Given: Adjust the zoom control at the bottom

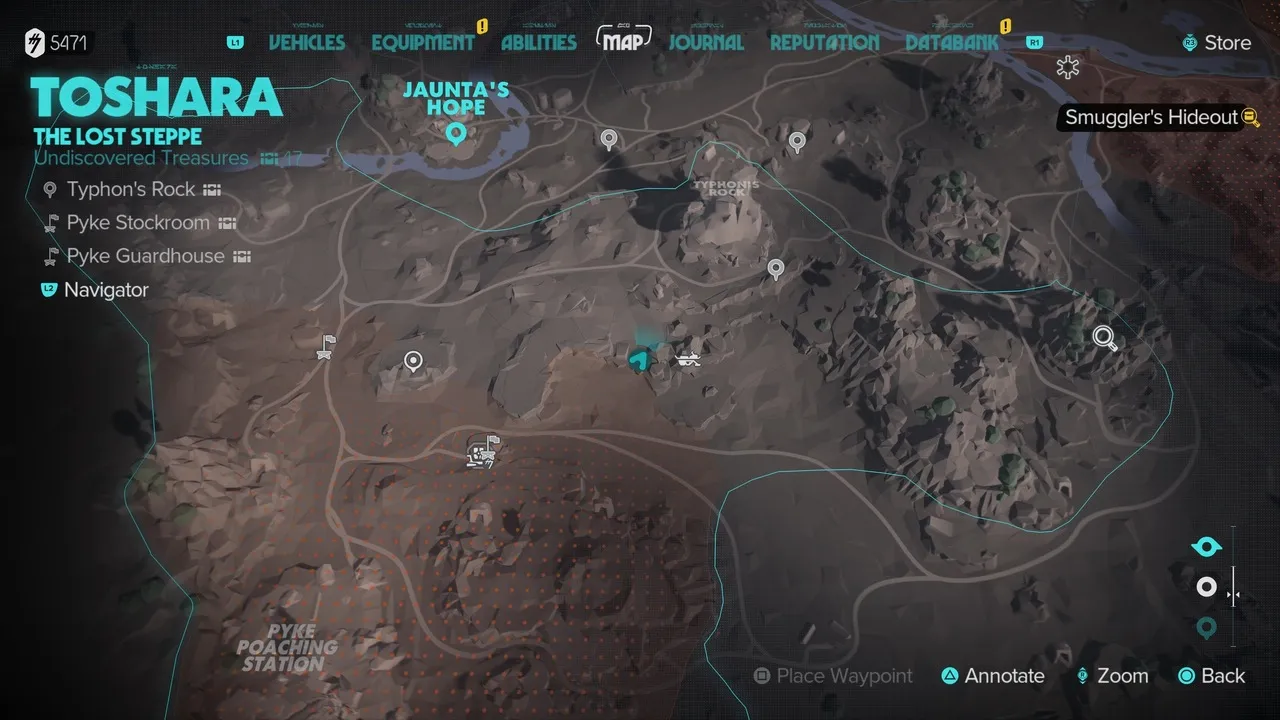Looking at the screenshot, I should (x=1112, y=676).
